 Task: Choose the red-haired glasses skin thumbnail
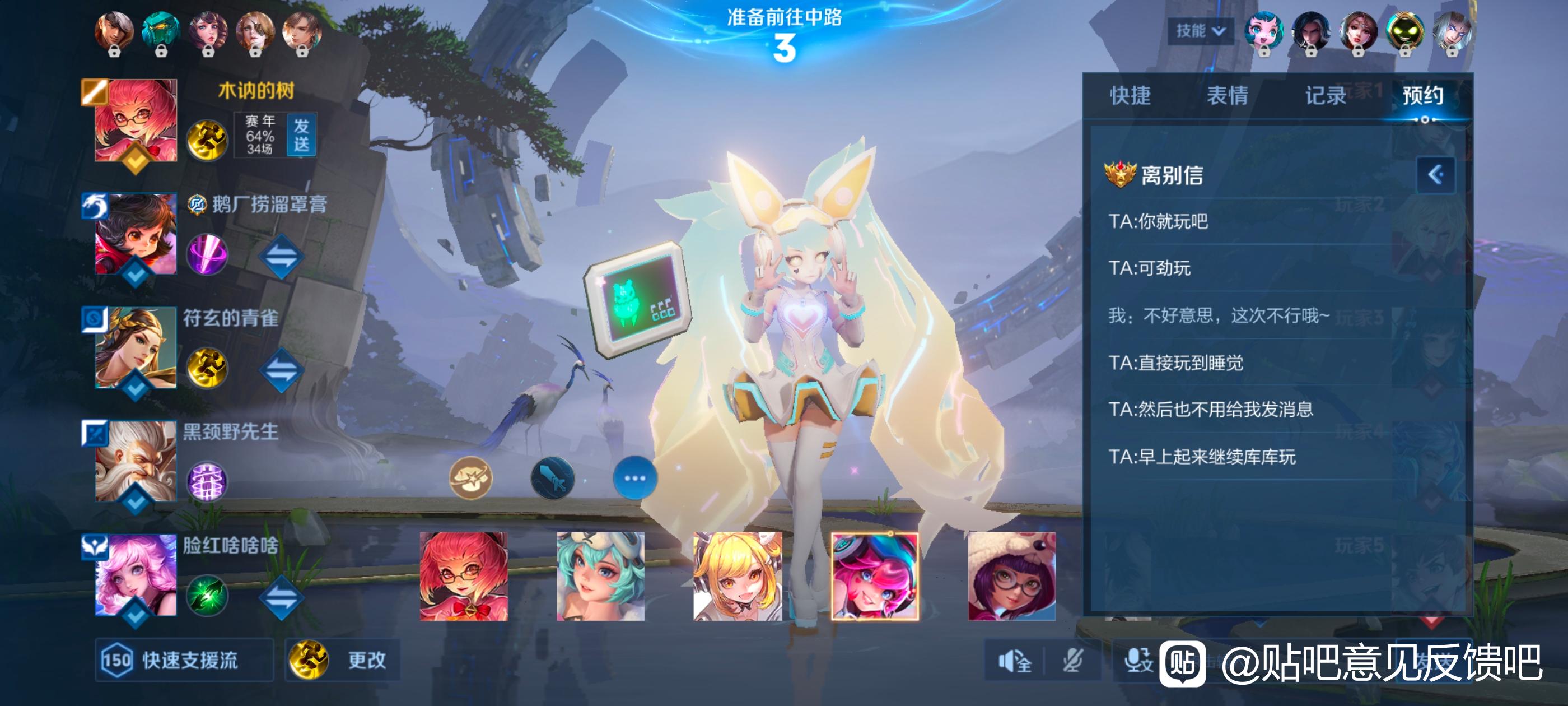[463, 576]
